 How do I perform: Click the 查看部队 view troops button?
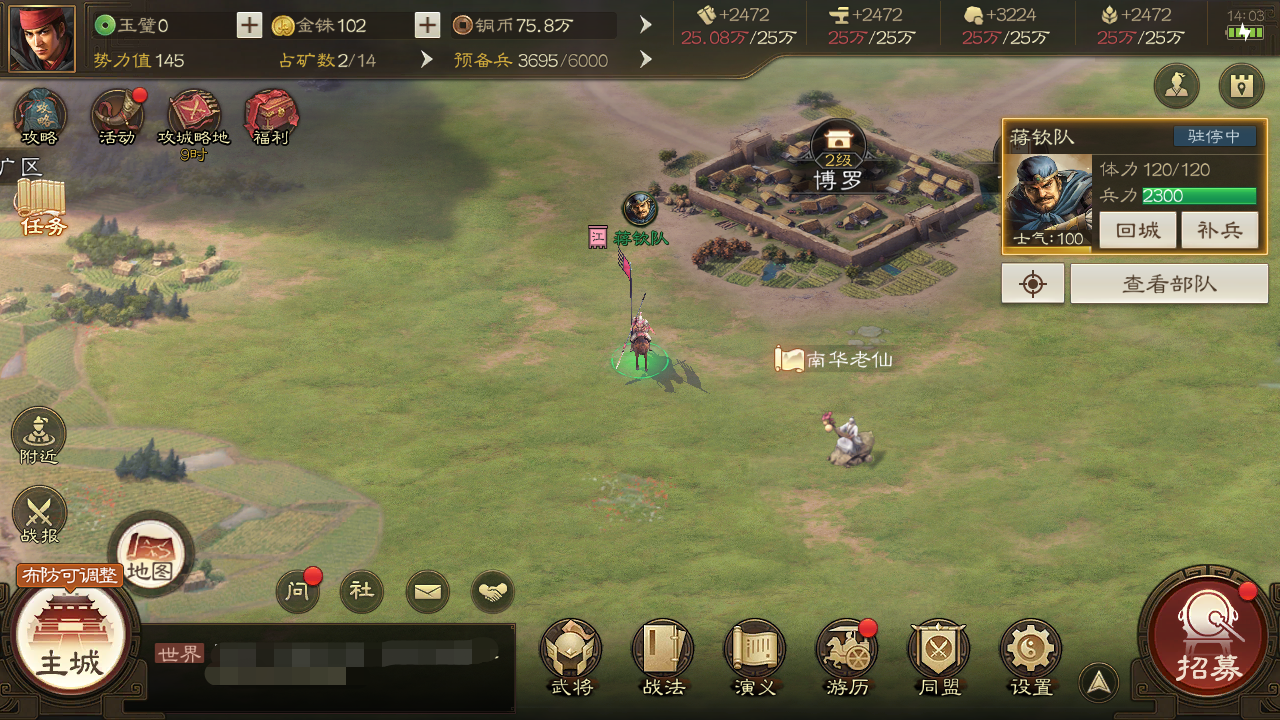[x=1169, y=284]
